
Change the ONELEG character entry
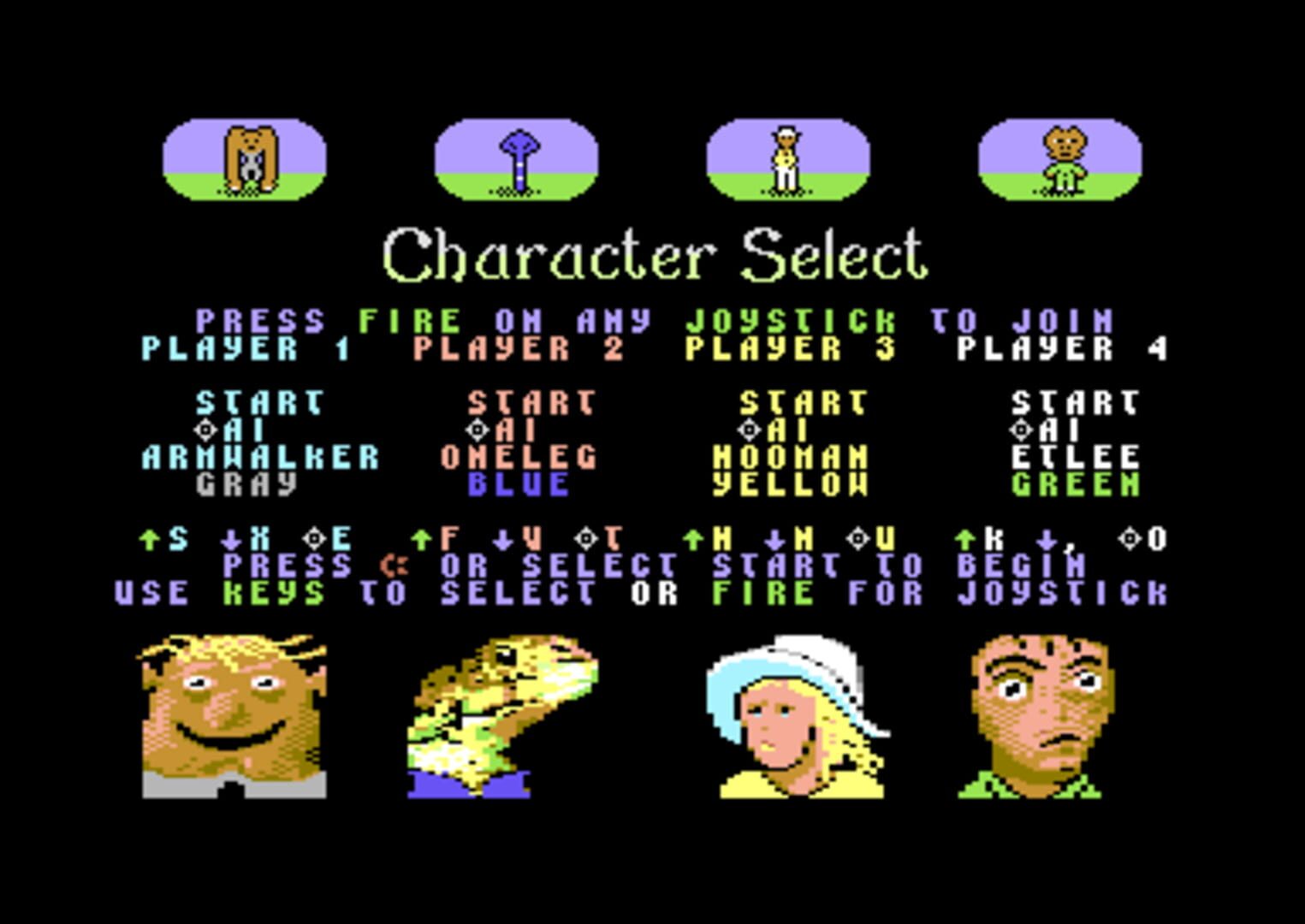pyautogui.click(x=519, y=457)
